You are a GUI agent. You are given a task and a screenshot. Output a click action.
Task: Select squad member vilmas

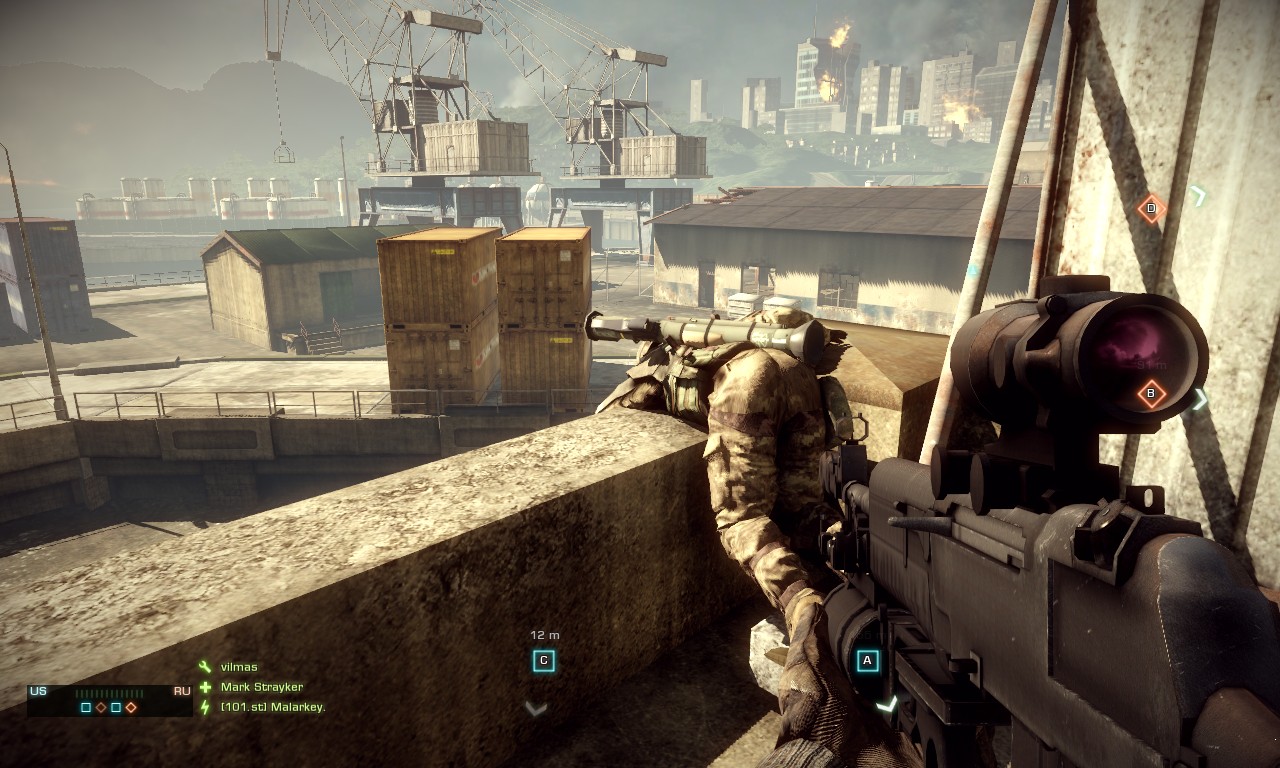tap(239, 667)
